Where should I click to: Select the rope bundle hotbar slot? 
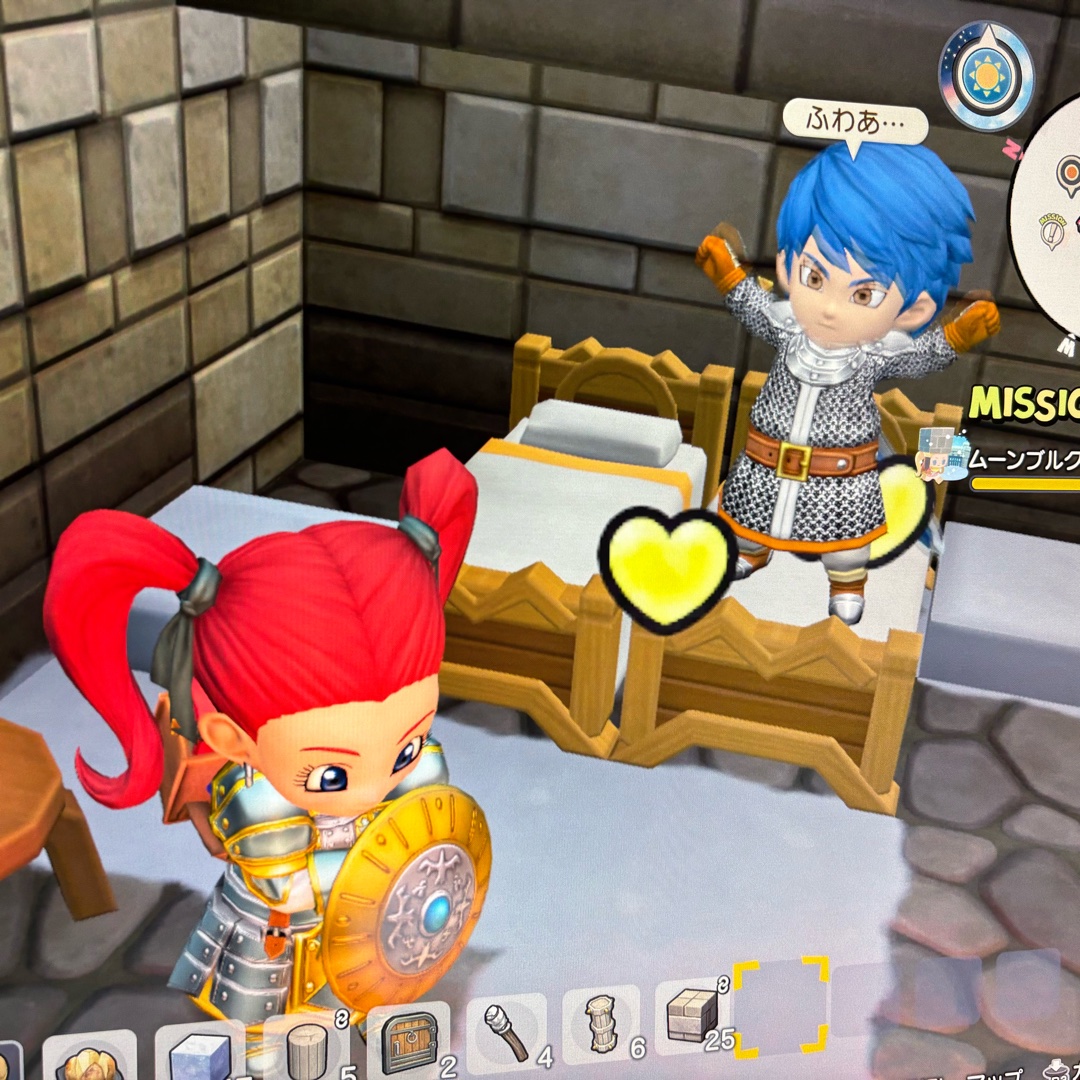point(601,1023)
